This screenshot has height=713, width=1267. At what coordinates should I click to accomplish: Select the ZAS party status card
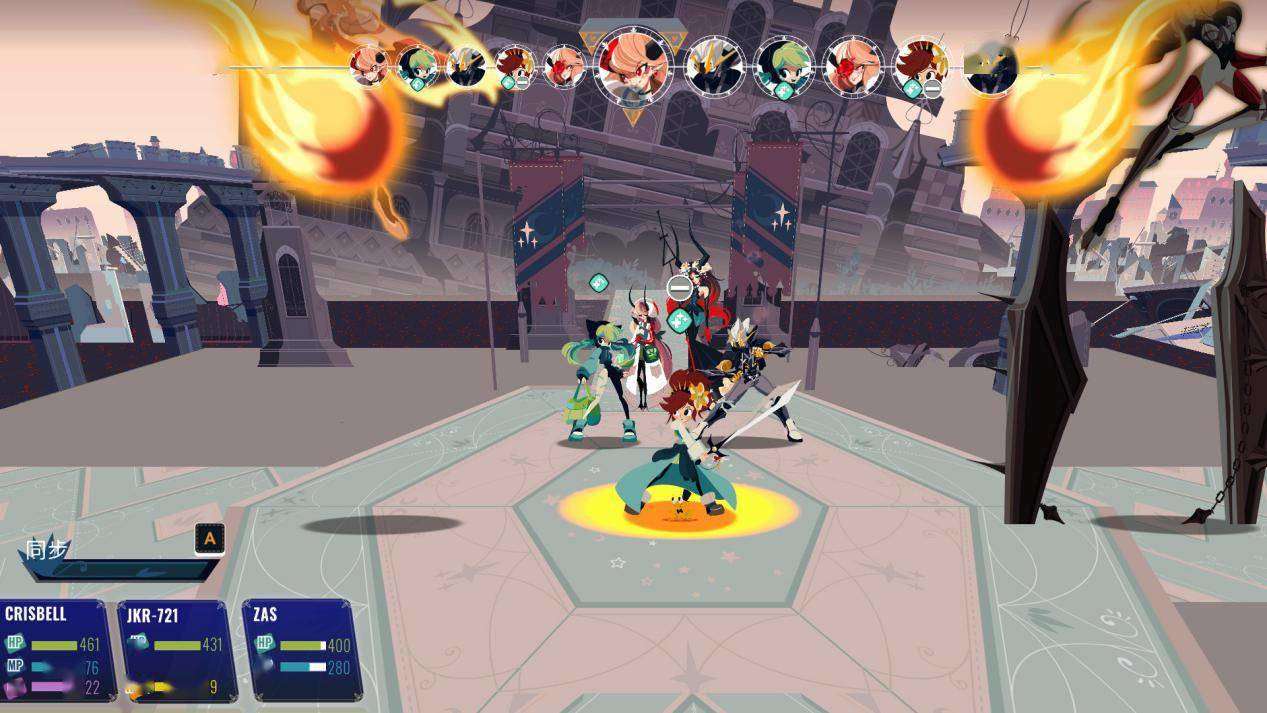click(x=301, y=649)
